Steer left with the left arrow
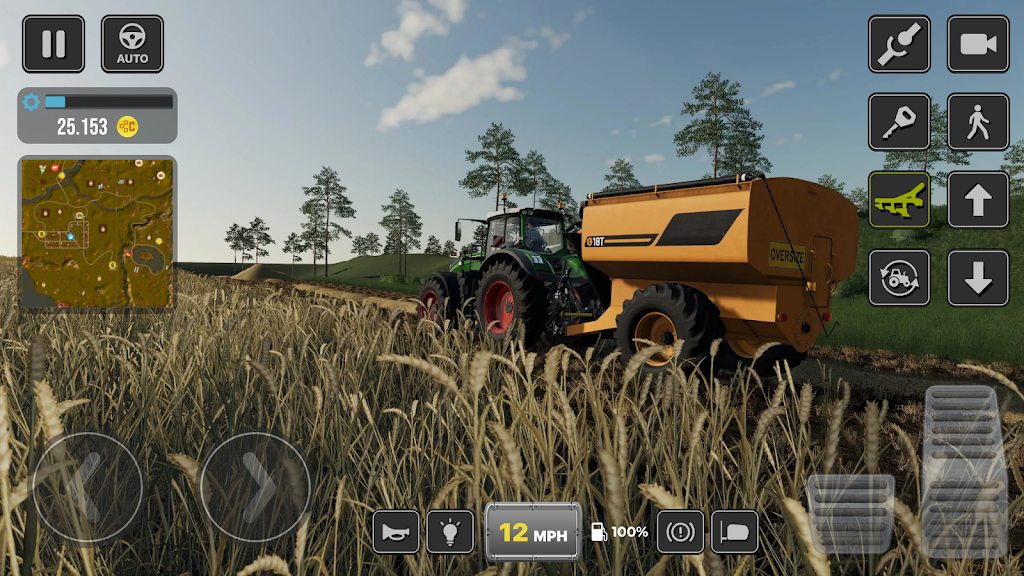This screenshot has width=1024, height=576. [x=88, y=488]
